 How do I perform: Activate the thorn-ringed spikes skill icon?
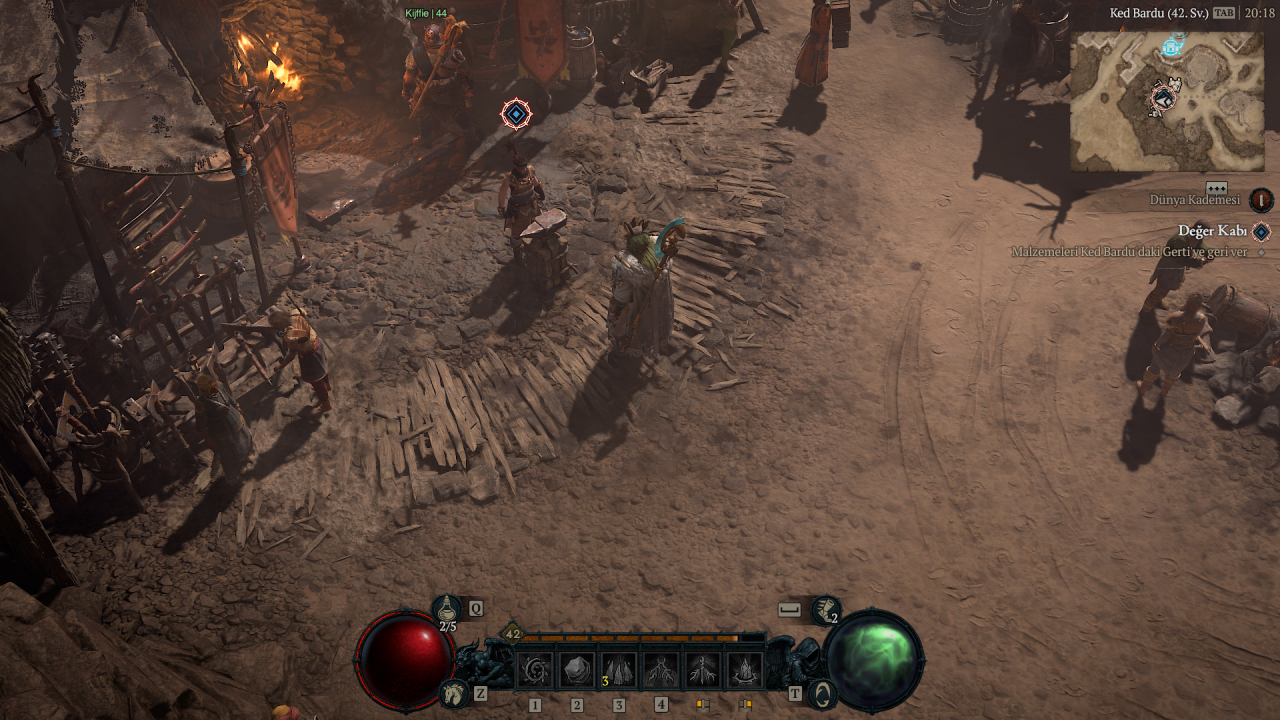[745, 670]
